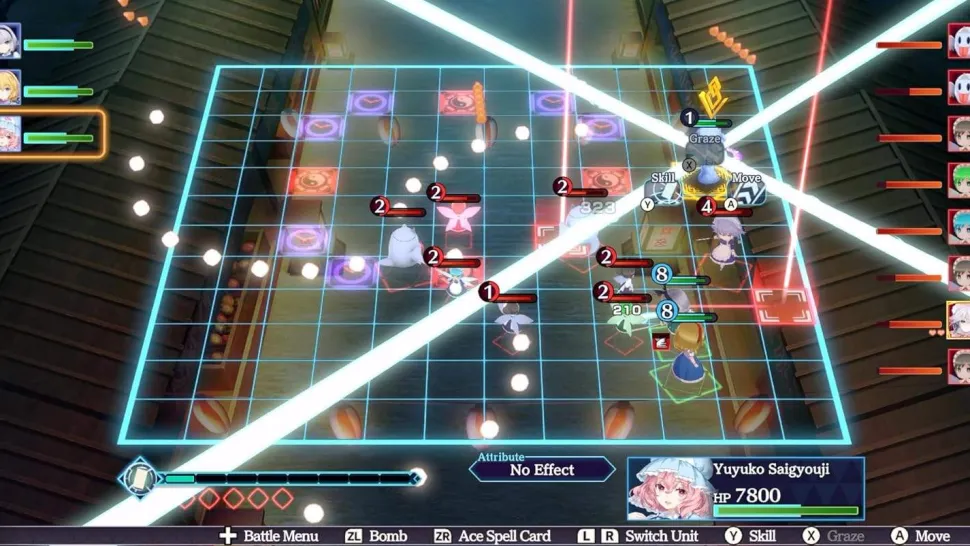The image size is (970, 546).
Task: Activate the Graze action above the unit
Action: [704, 150]
